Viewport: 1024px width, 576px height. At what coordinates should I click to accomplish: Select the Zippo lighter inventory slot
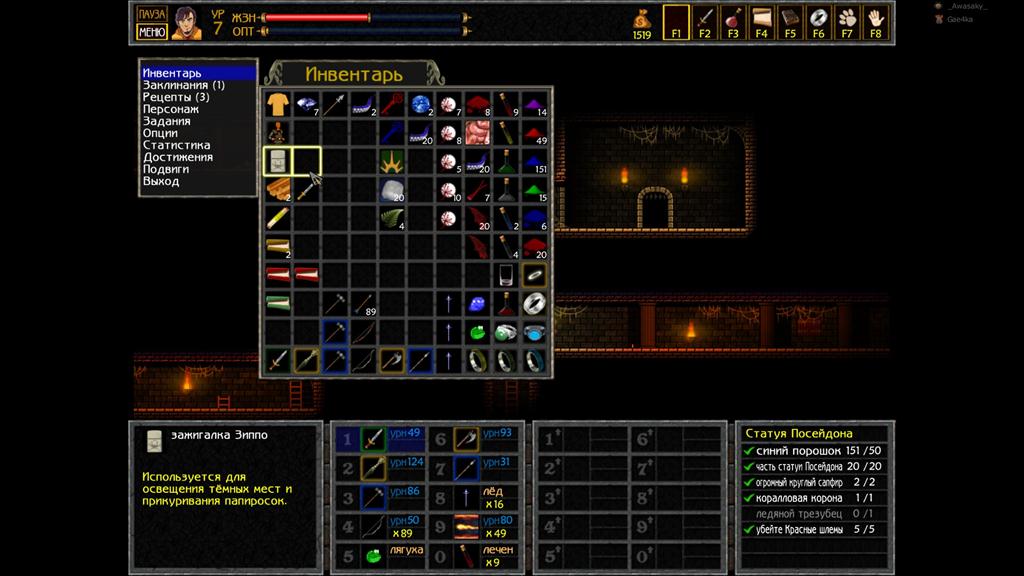277,160
